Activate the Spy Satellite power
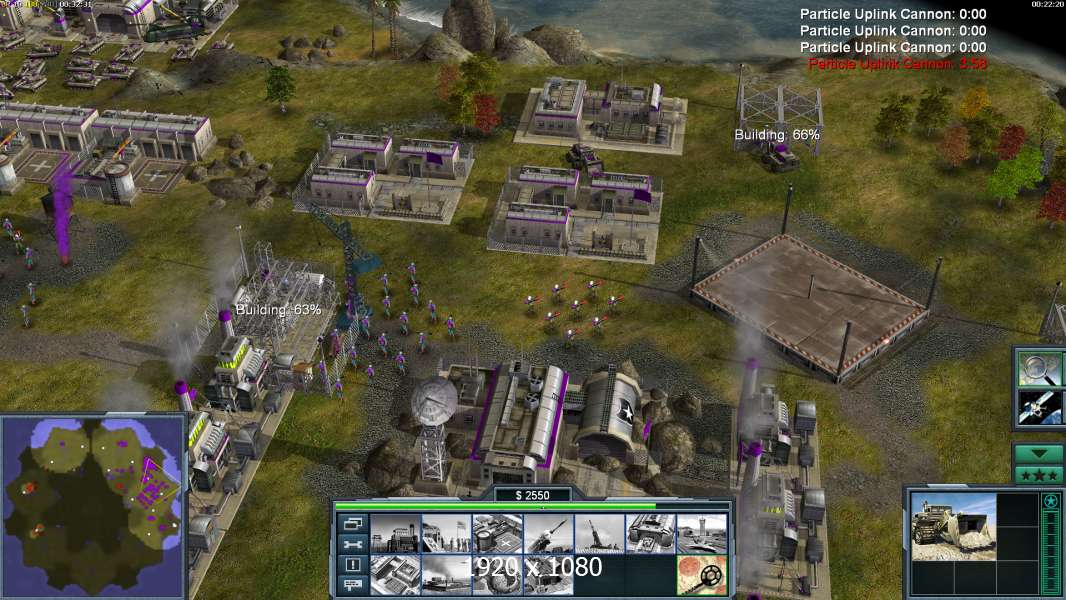This screenshot has width=1066, height=600. [1039, 407]
